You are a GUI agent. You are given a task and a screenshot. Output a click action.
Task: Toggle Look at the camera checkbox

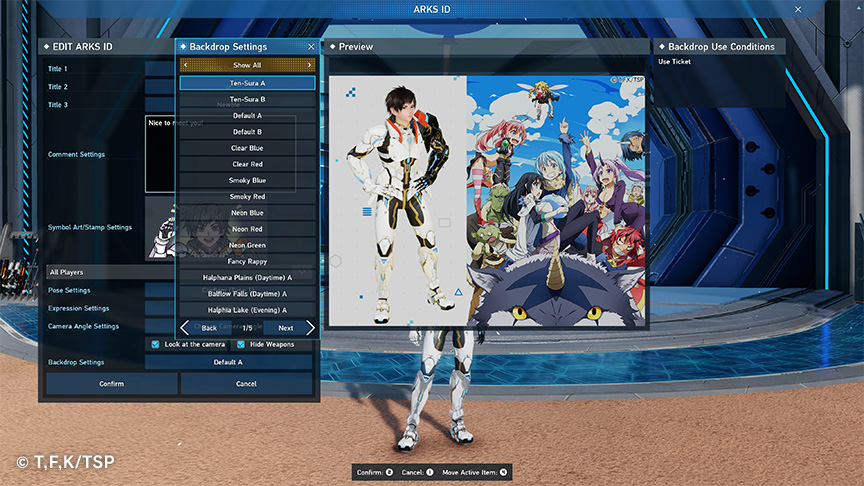point(155,344)
